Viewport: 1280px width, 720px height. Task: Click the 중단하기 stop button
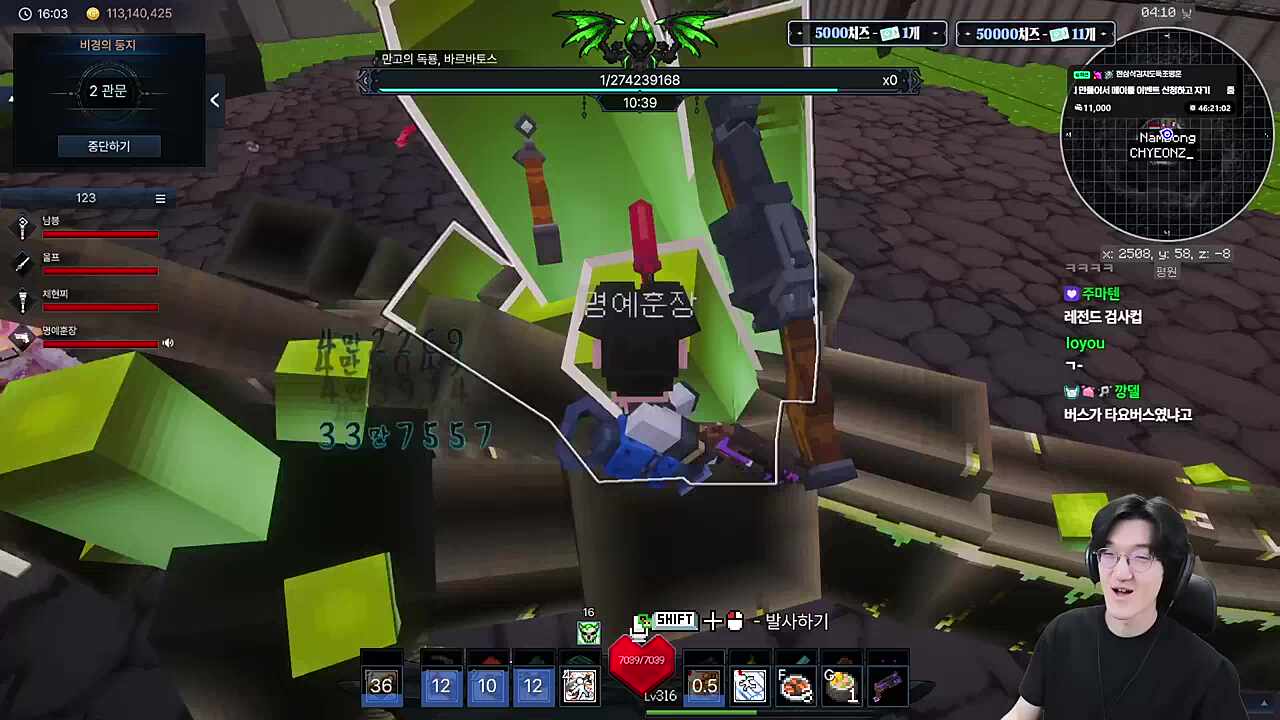point(108,146)
